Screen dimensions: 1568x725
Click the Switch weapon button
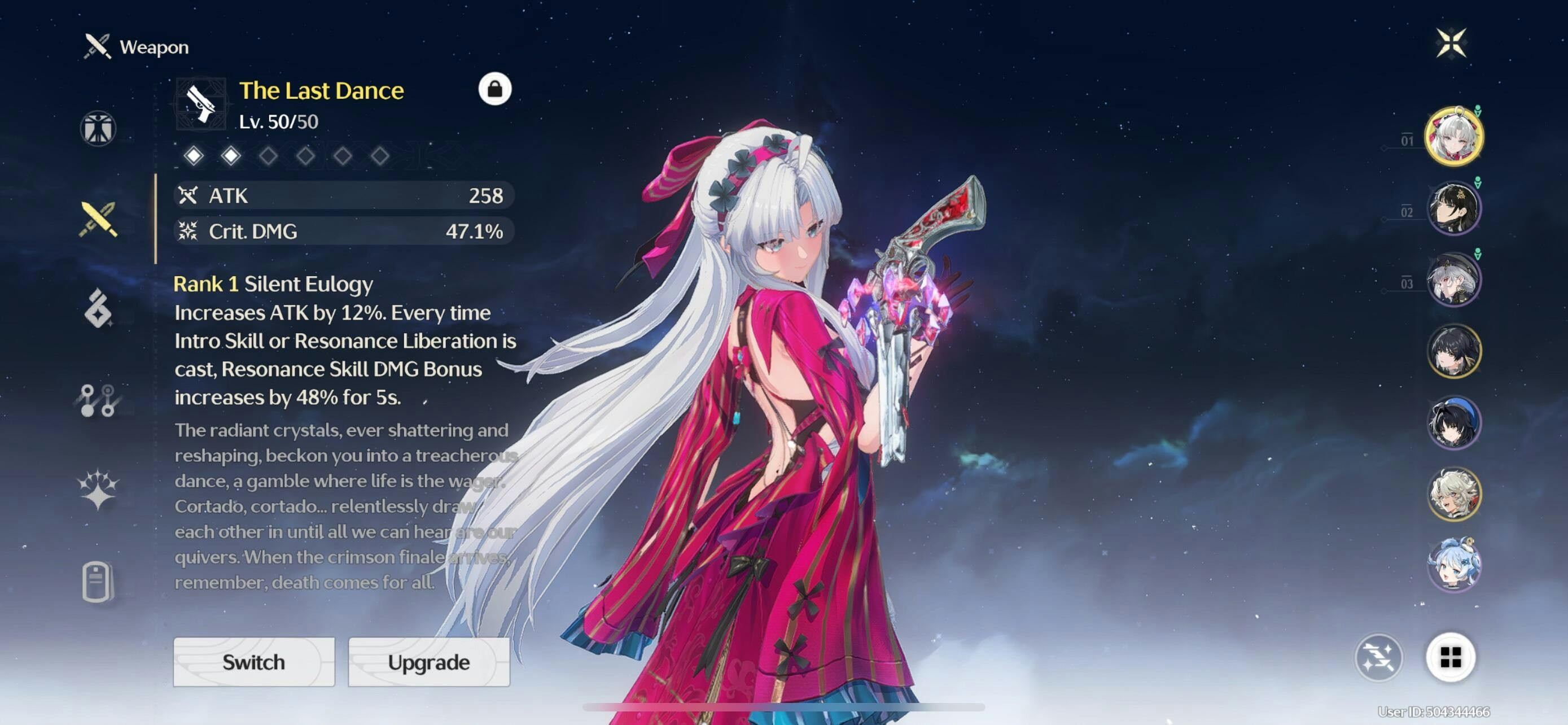254,662
